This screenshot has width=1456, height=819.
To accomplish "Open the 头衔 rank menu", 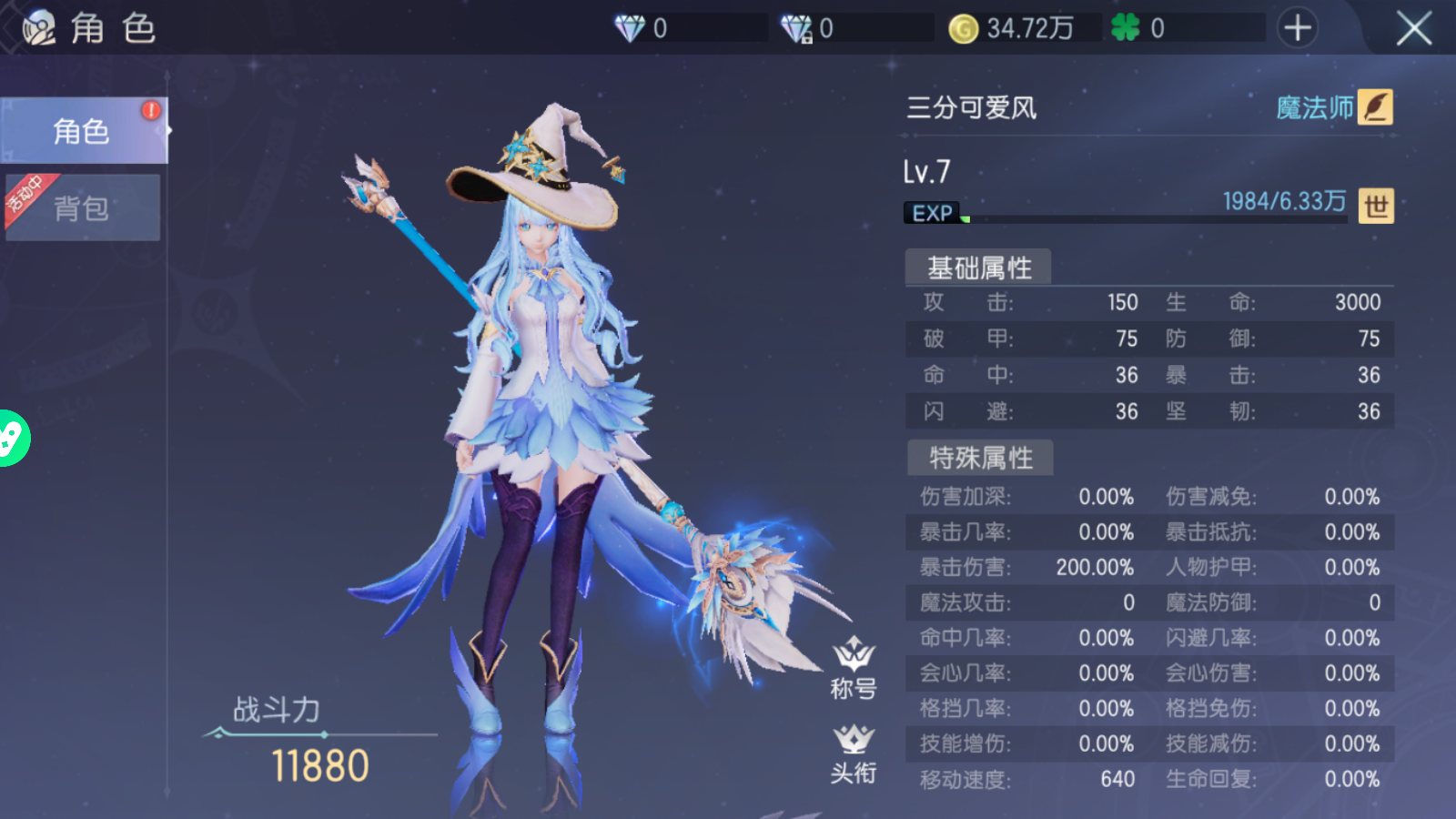I will (x=853, y=753).
